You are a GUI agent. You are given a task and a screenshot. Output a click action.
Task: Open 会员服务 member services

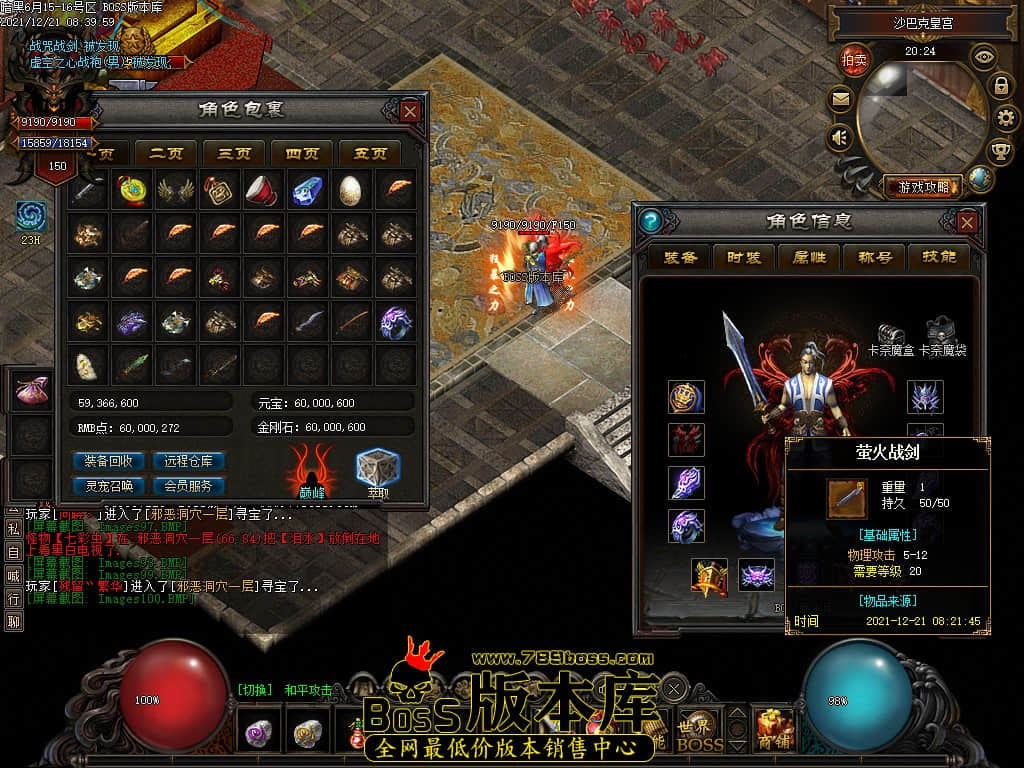(188, 486)
